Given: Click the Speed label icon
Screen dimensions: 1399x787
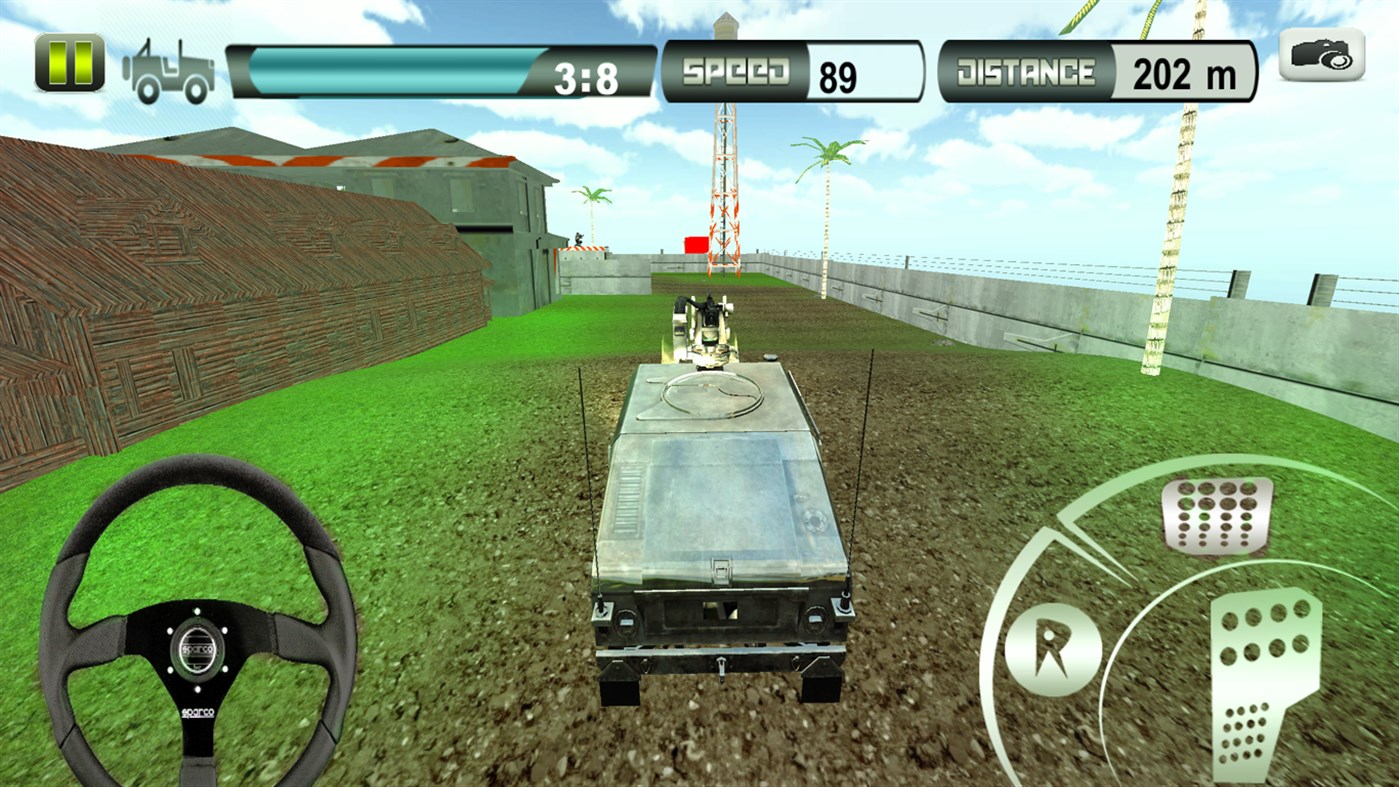Looking at the screenshot, I should (737, 70).
